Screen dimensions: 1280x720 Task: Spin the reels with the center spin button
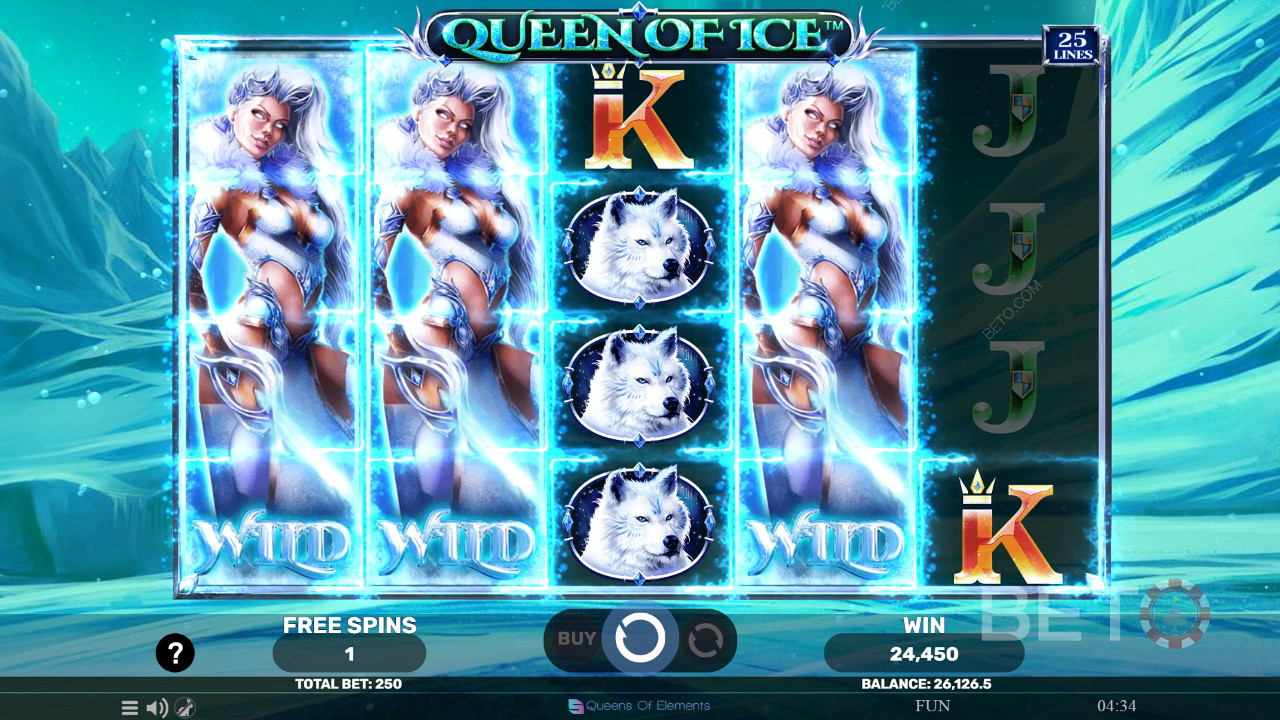pyautogui.click(x=640, y=637)
